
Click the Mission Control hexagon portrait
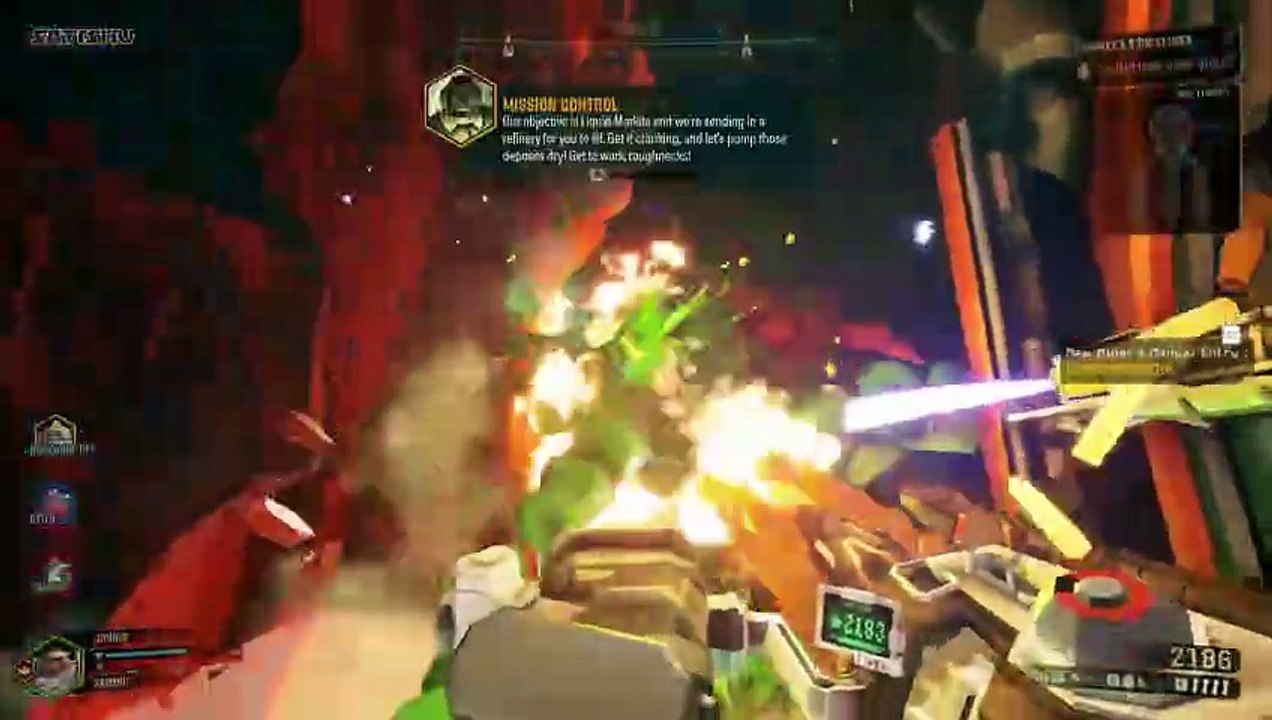coord(461,106)
